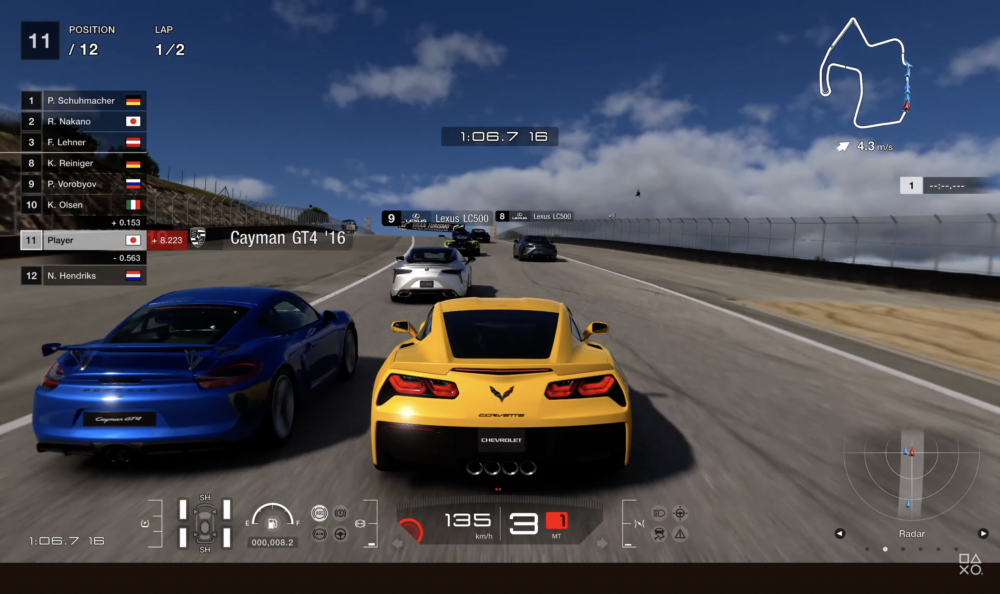Switch to the previous multi-function display panel

coord(840,534)
